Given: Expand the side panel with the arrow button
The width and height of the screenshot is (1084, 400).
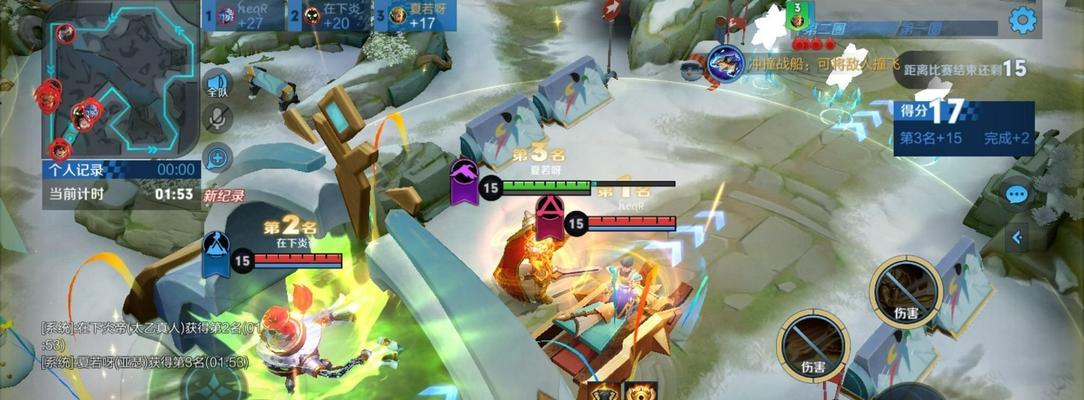Looking at the screenshot, I should pos(1017,237).
